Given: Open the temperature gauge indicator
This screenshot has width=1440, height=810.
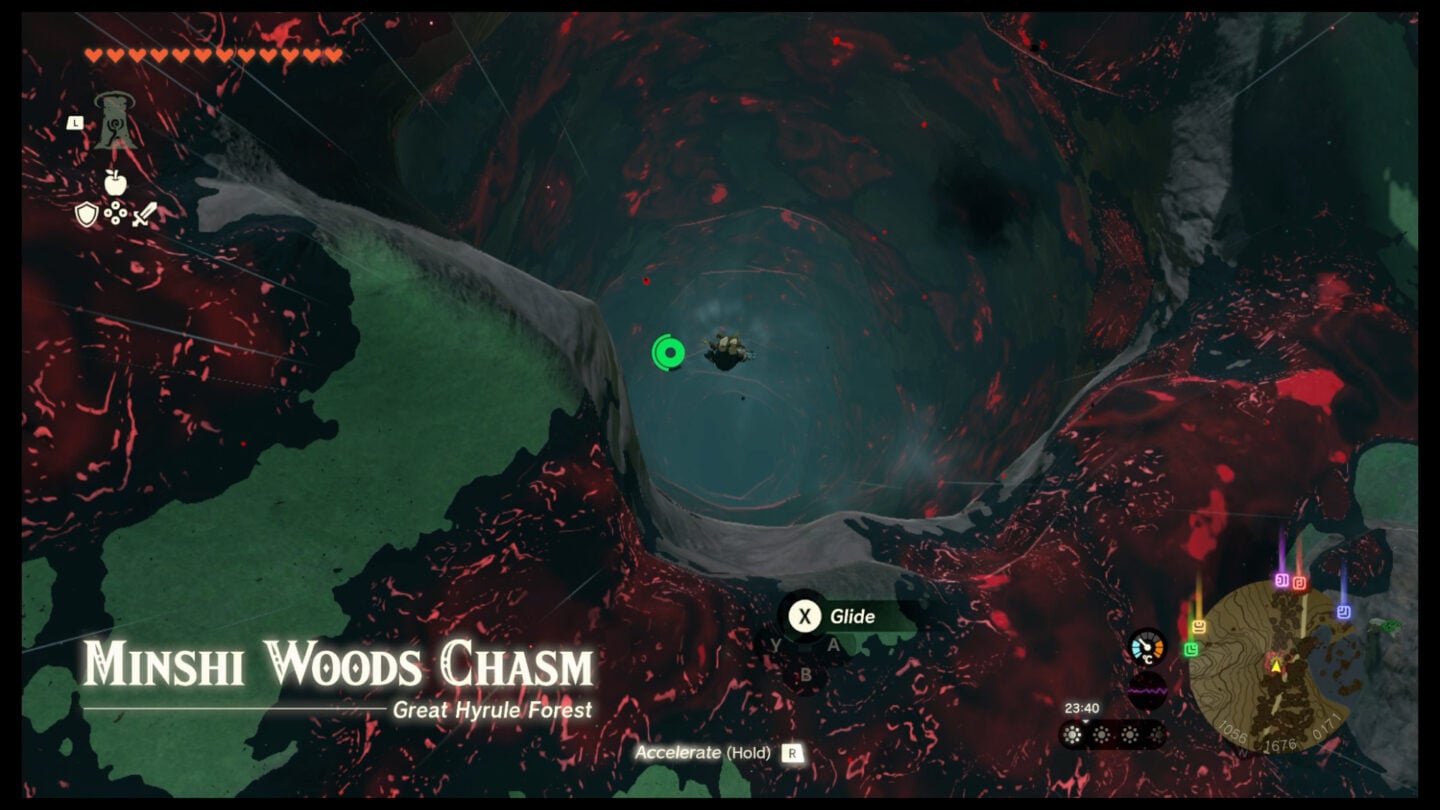Looking at the screenshot, I should 1147,648.
